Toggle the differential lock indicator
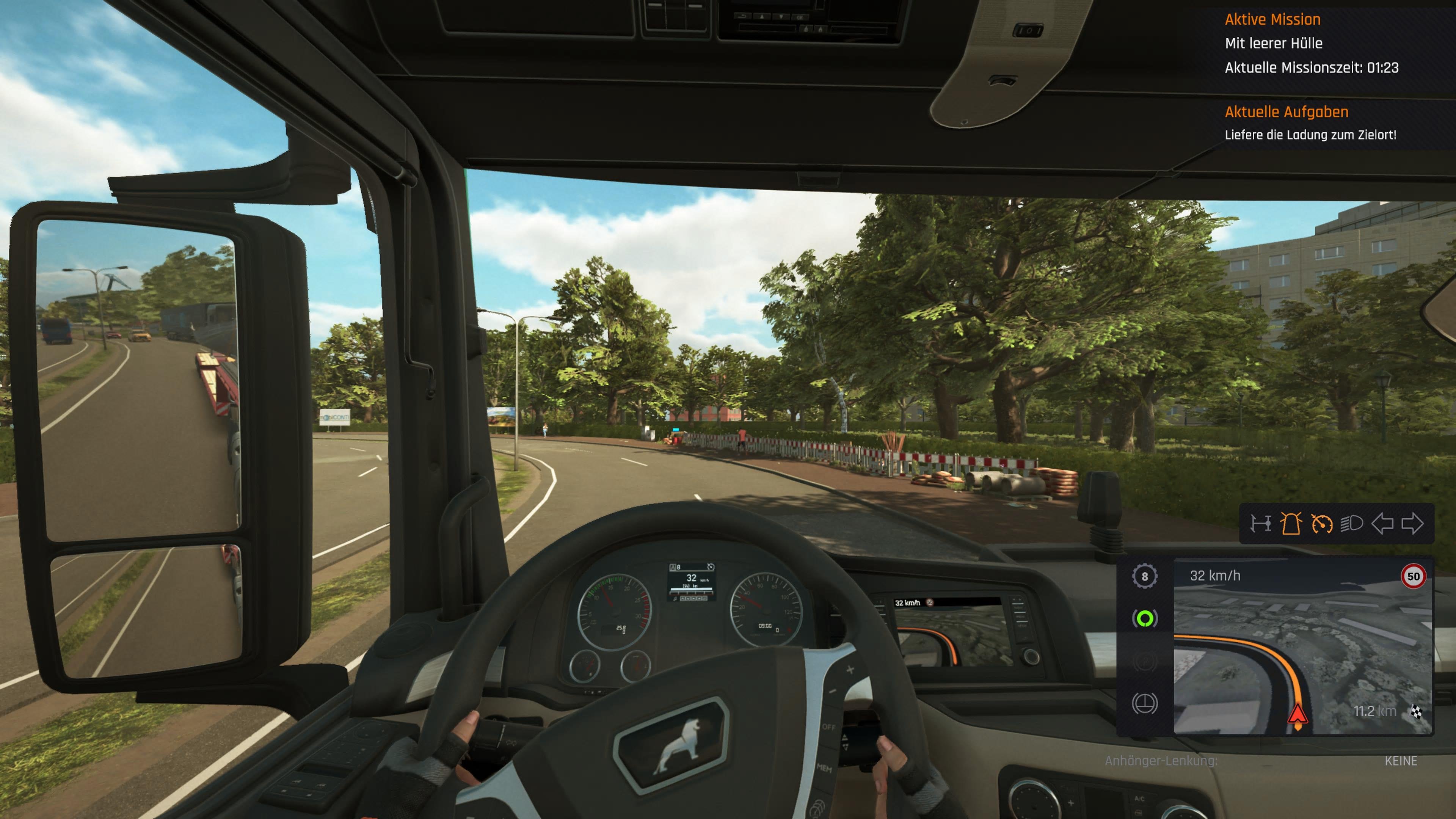This screenshot has height=819, width=1456. click(1145, 701)
